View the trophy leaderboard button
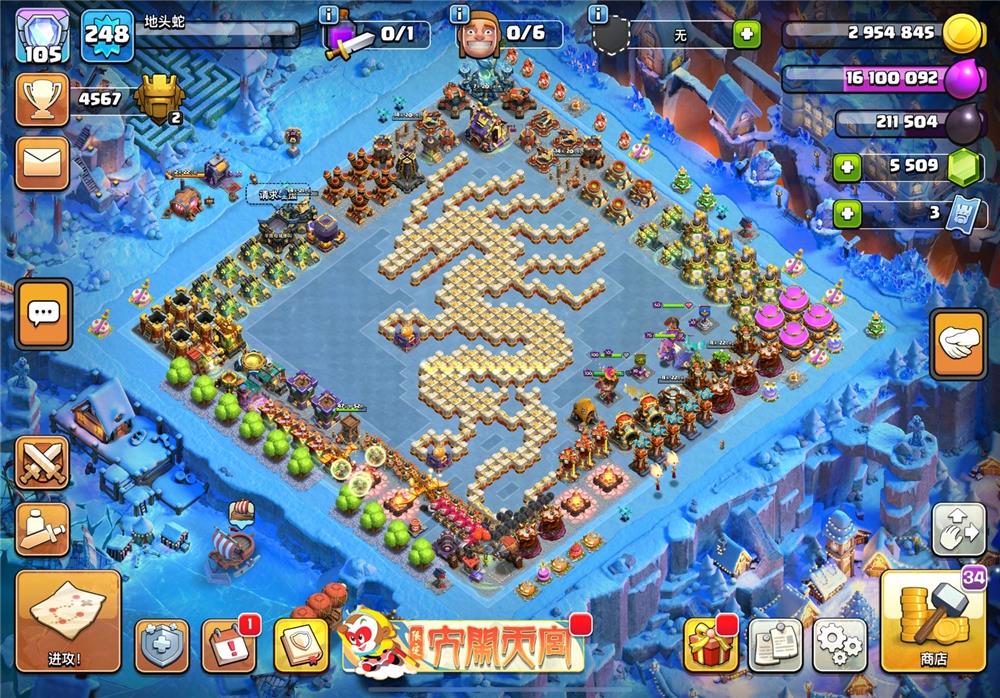1000x698 pixels. pyautogui.click(x=42, y=99)
